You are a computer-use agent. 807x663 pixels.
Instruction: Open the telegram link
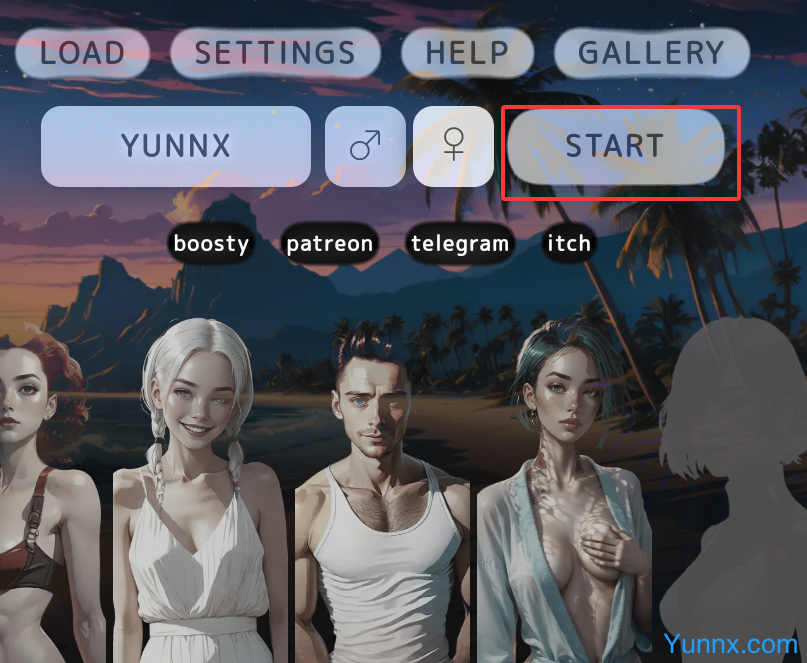pyautogui.click(x=460, y=243)
